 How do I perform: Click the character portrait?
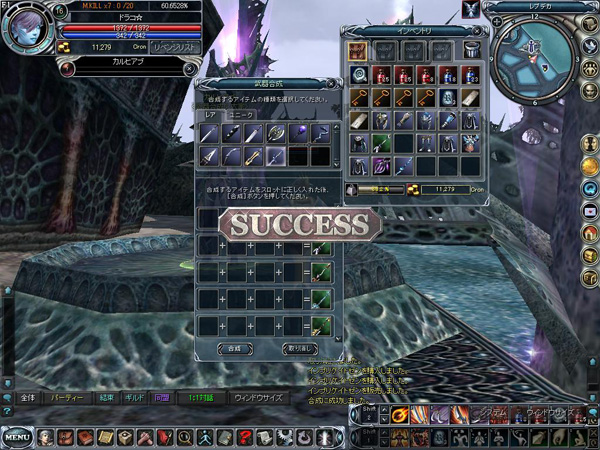coord(28,30)
